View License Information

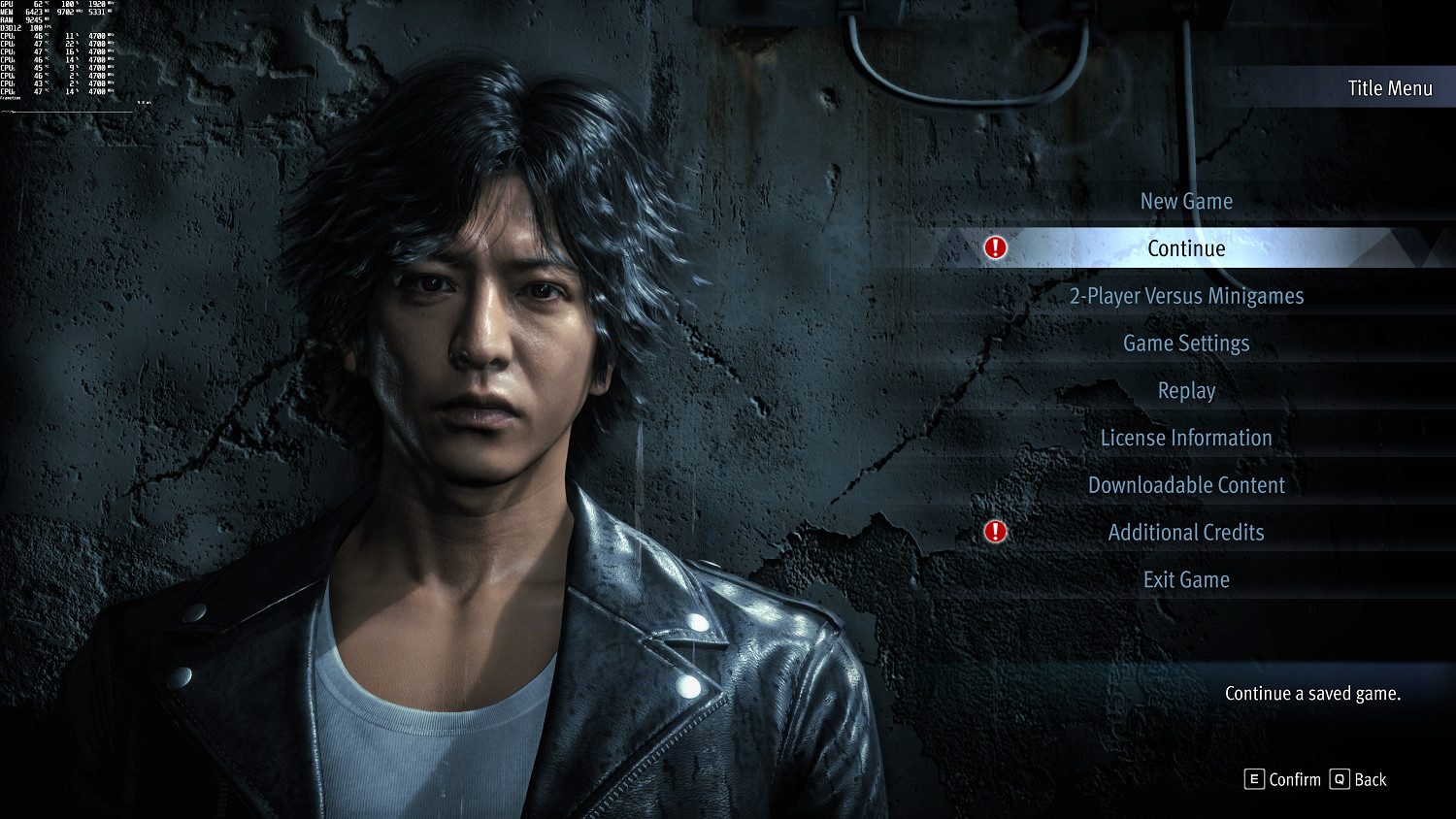pyautogui.click(x=1185, y=438)
